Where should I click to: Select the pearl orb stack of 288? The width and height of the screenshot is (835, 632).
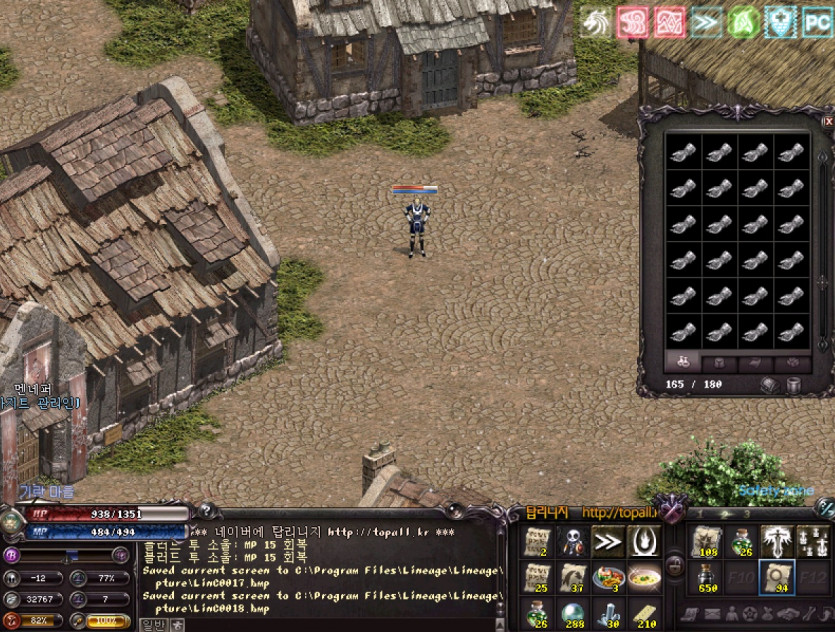click(572, 613)
